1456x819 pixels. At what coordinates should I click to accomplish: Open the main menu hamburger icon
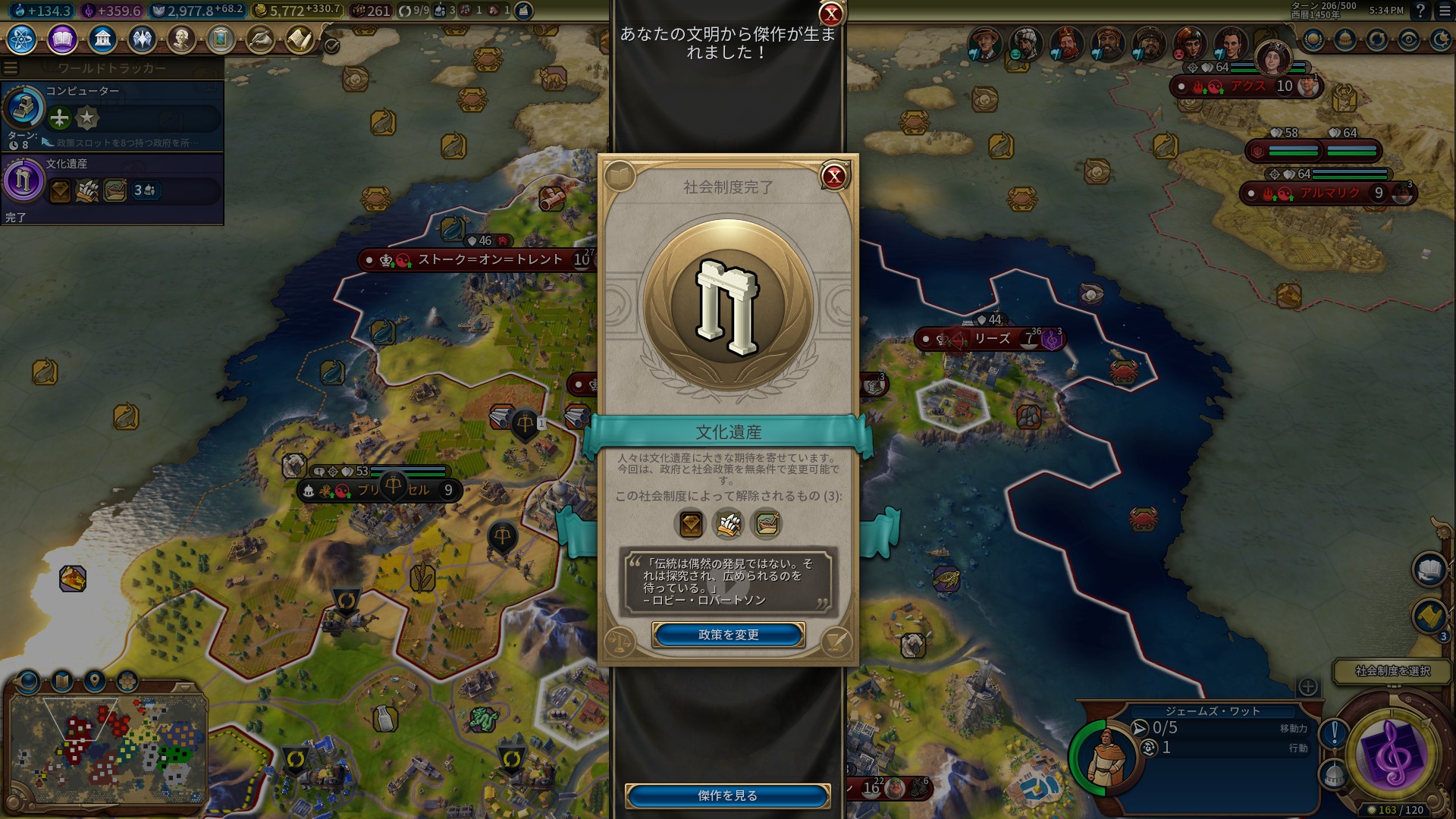pyautogui.click(x=1445, y=11)
